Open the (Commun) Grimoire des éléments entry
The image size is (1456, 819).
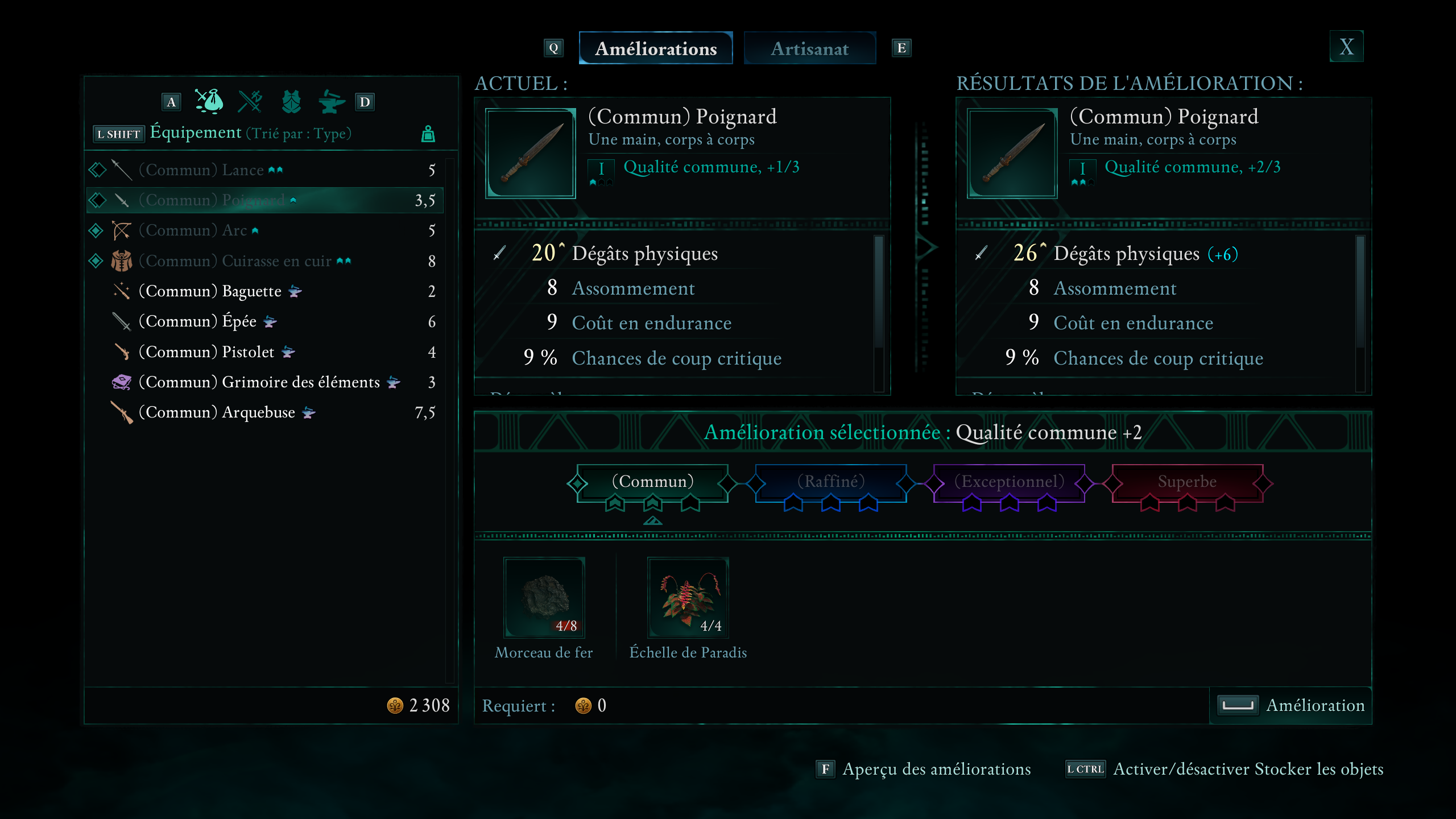pyautogui.click(x=264, y=382)
